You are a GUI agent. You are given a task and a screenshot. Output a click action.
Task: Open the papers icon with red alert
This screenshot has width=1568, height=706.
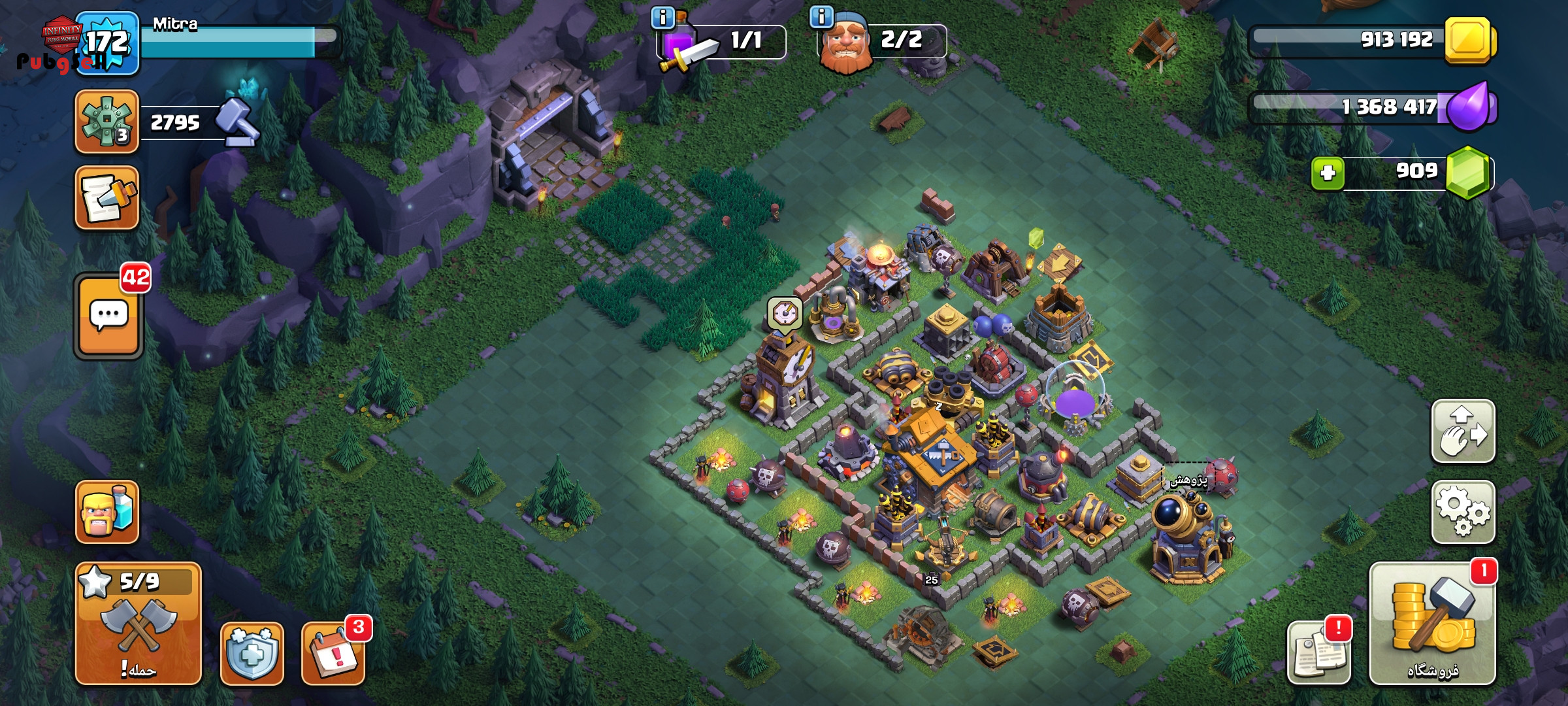(1318, 654)
